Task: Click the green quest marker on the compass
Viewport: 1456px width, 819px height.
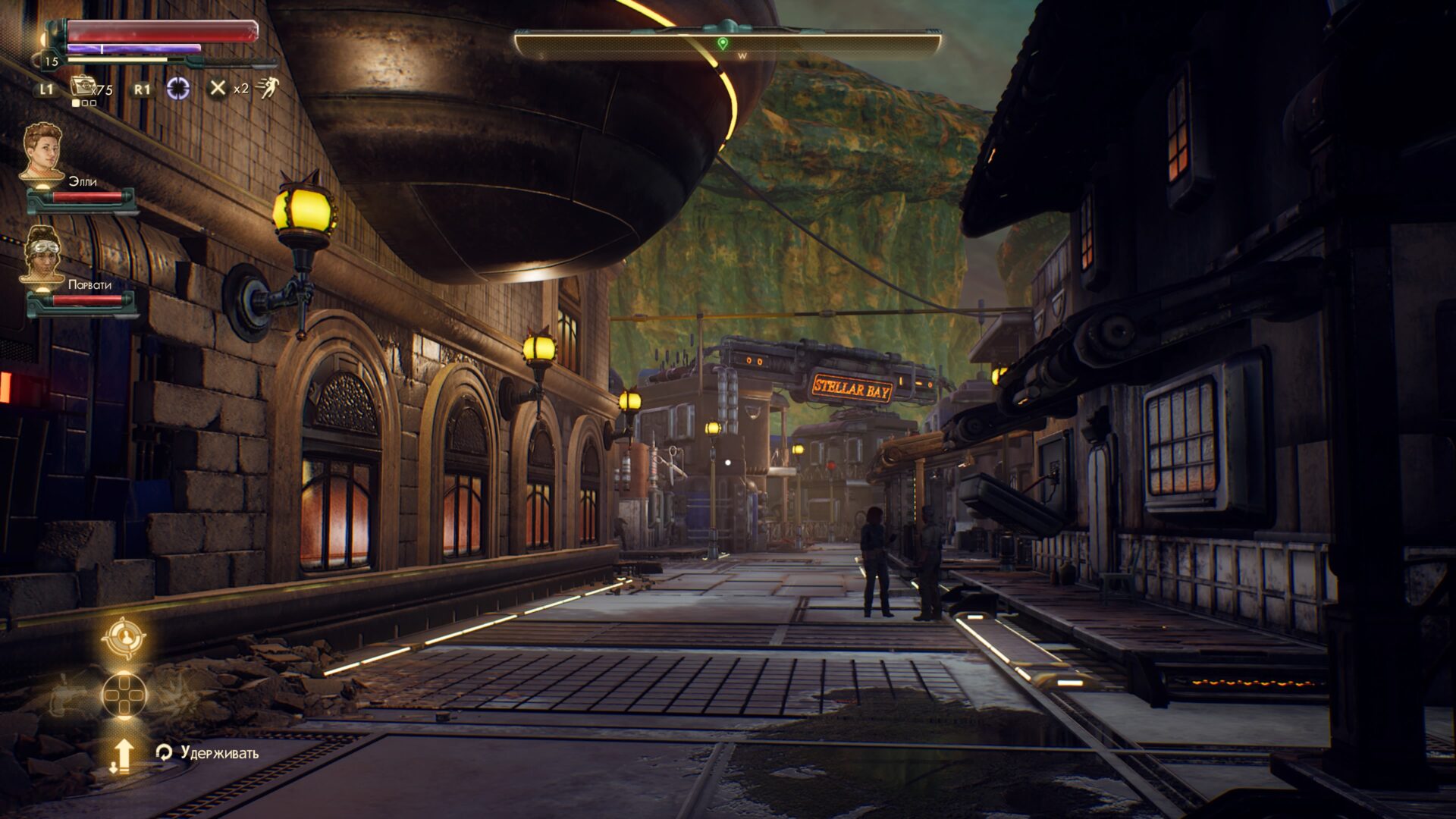Action: [723, 44]
